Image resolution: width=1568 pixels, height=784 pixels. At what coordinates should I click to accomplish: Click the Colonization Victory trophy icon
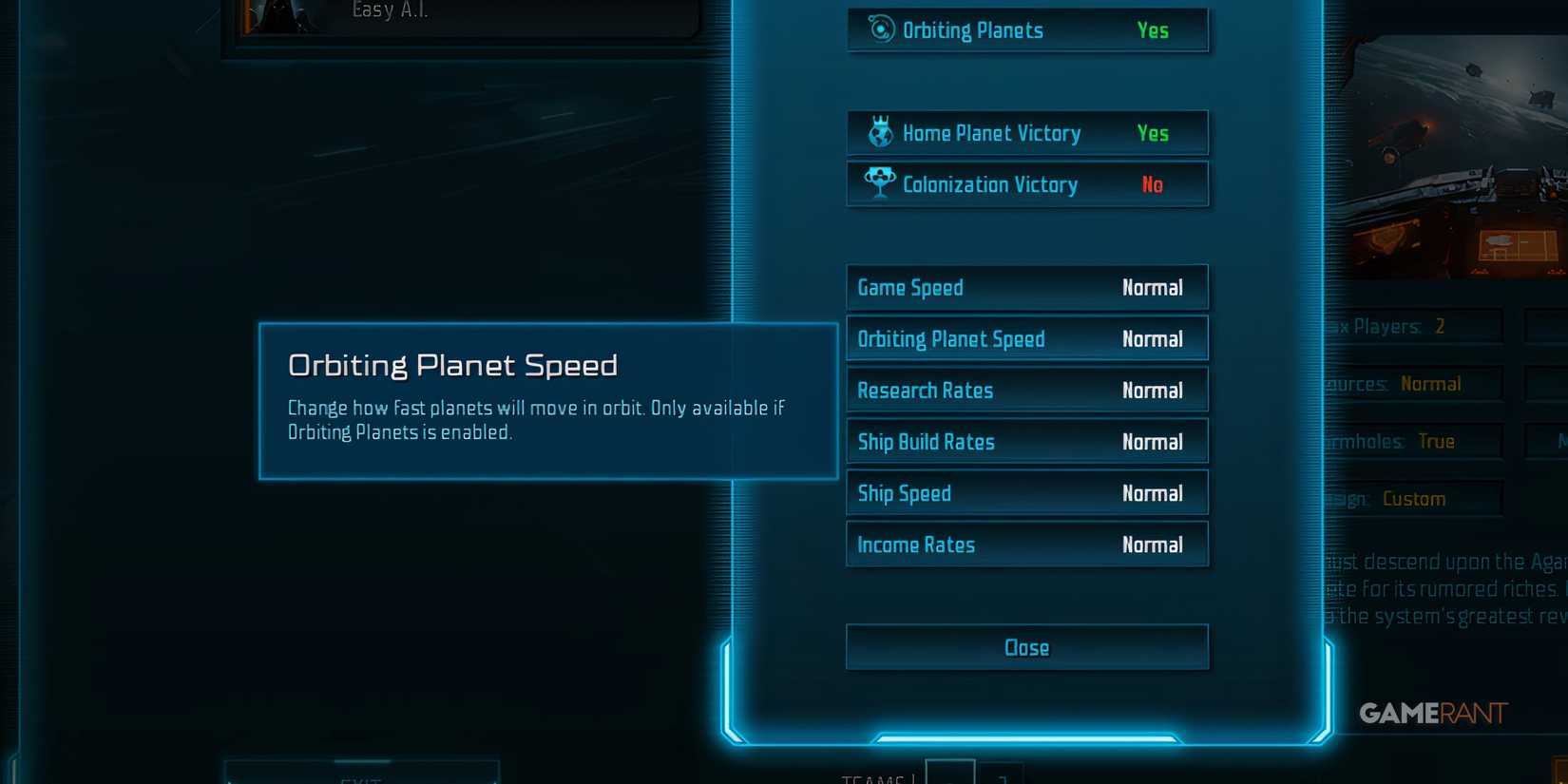(881, 183)
